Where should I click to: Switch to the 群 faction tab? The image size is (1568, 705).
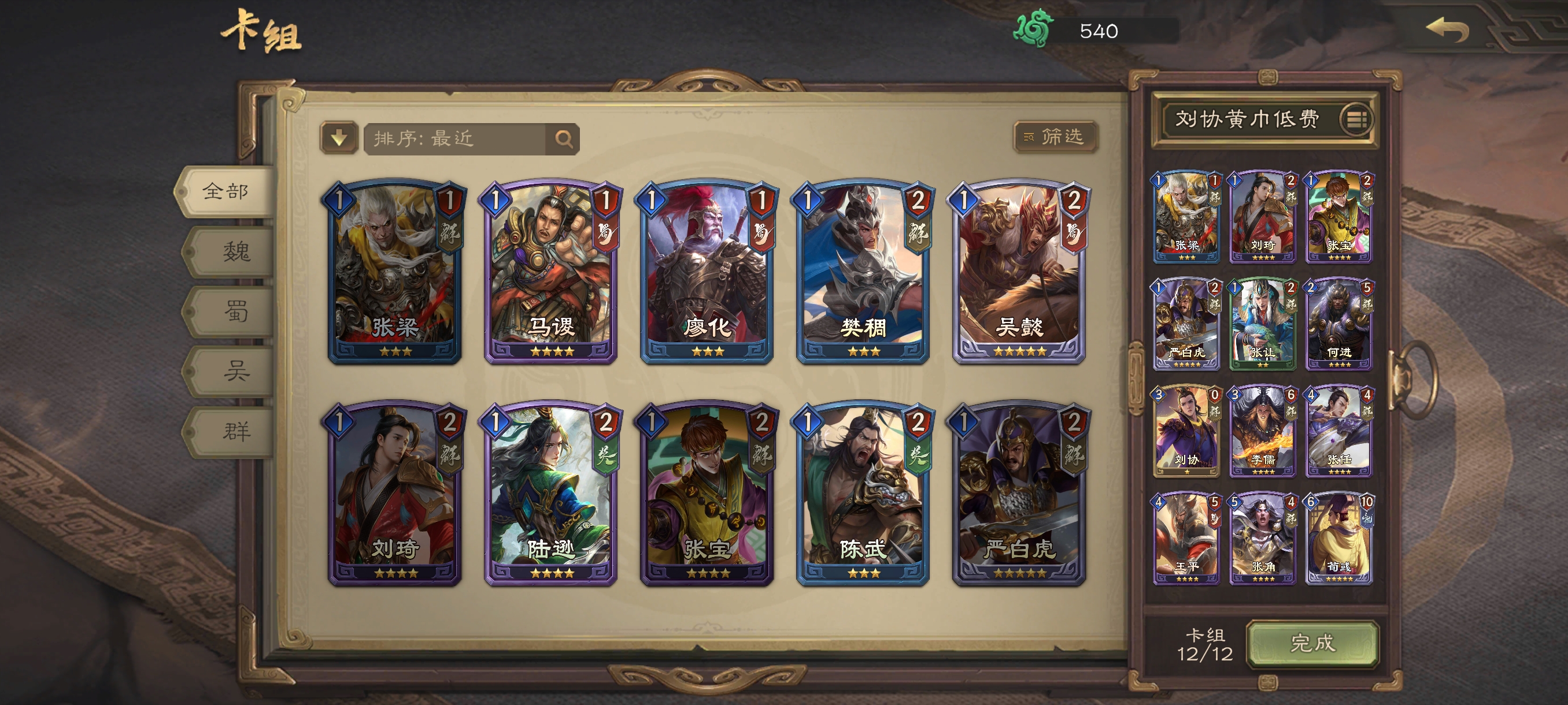(234, 431)
